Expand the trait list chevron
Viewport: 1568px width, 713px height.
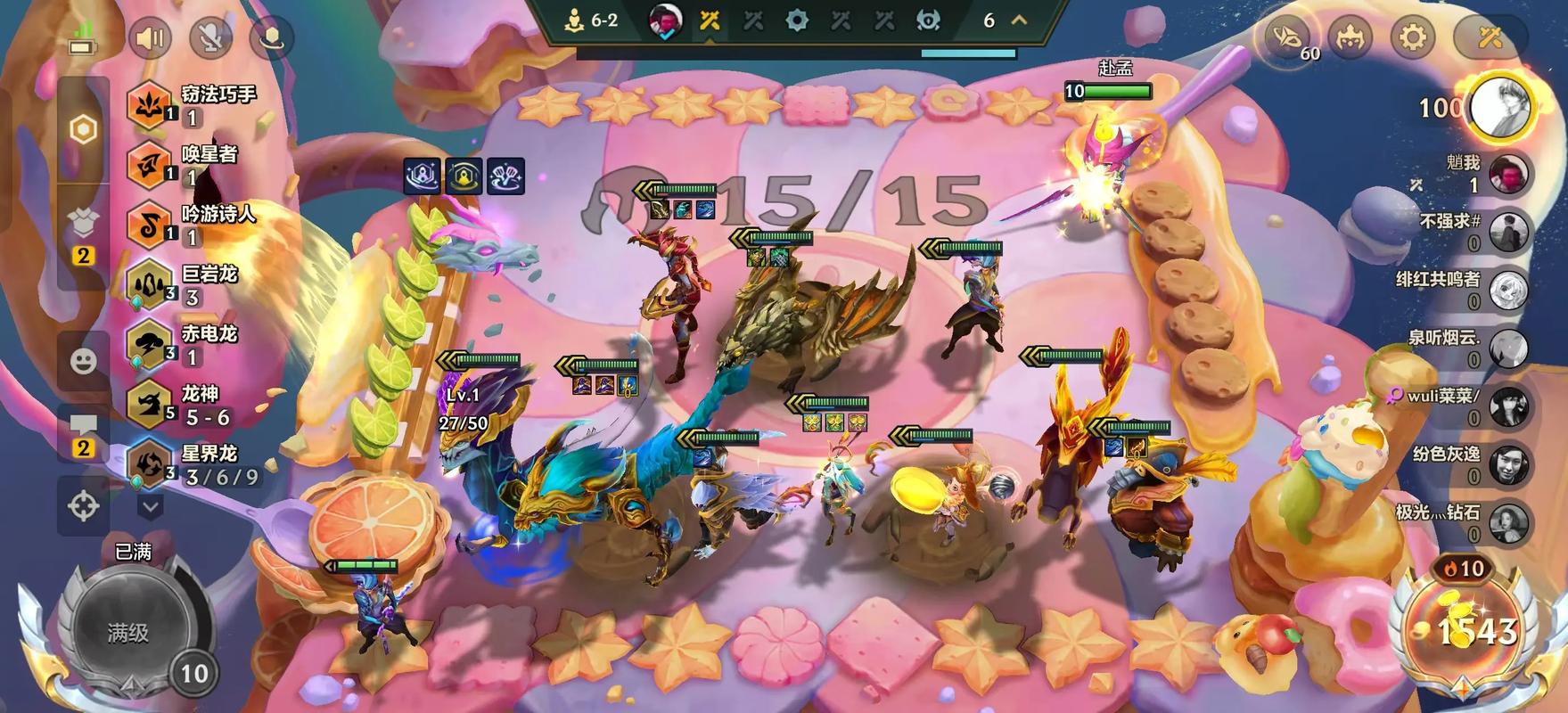[x=151, y=508]
